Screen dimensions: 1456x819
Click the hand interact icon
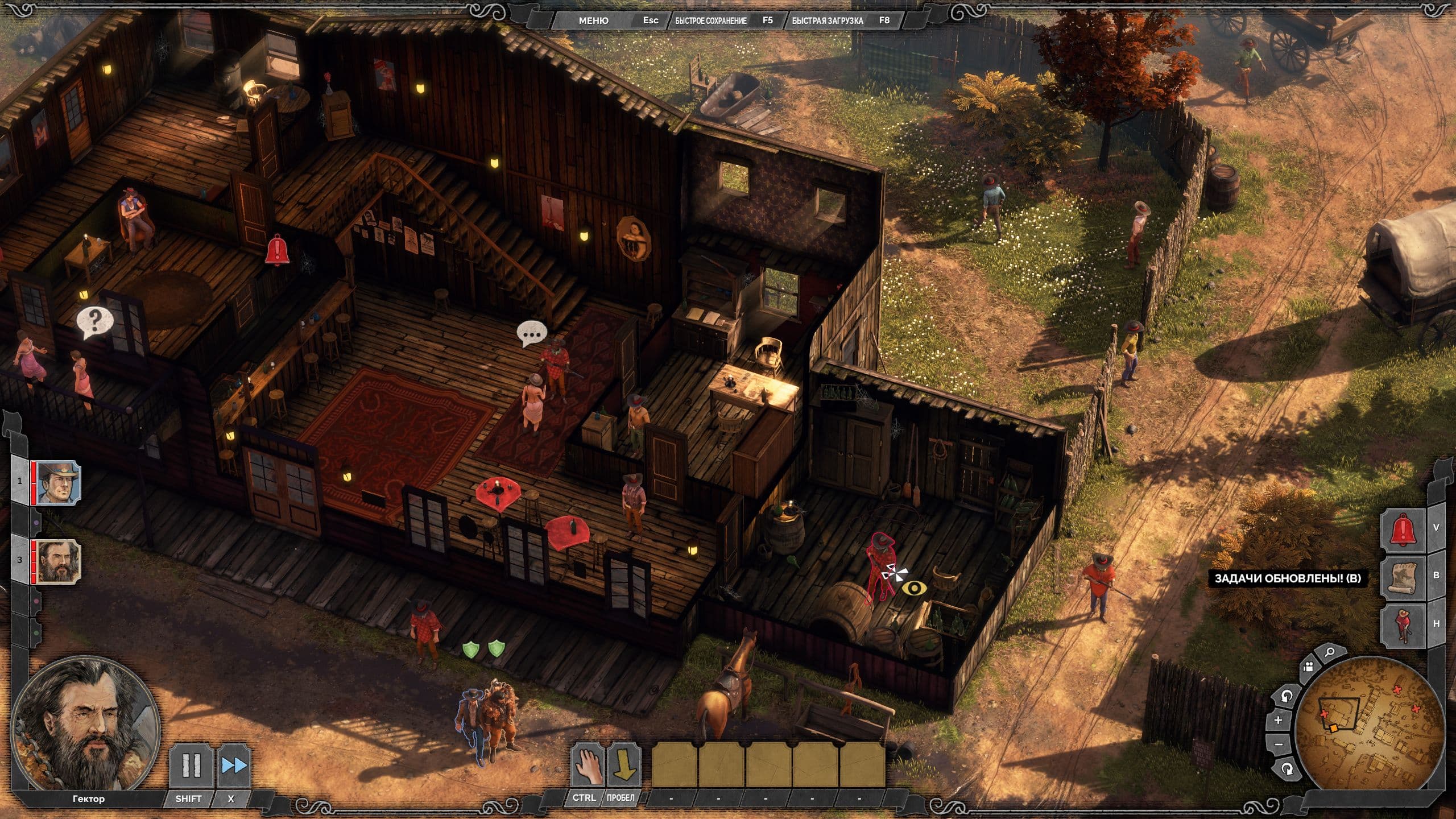click(x=586, y=765)
